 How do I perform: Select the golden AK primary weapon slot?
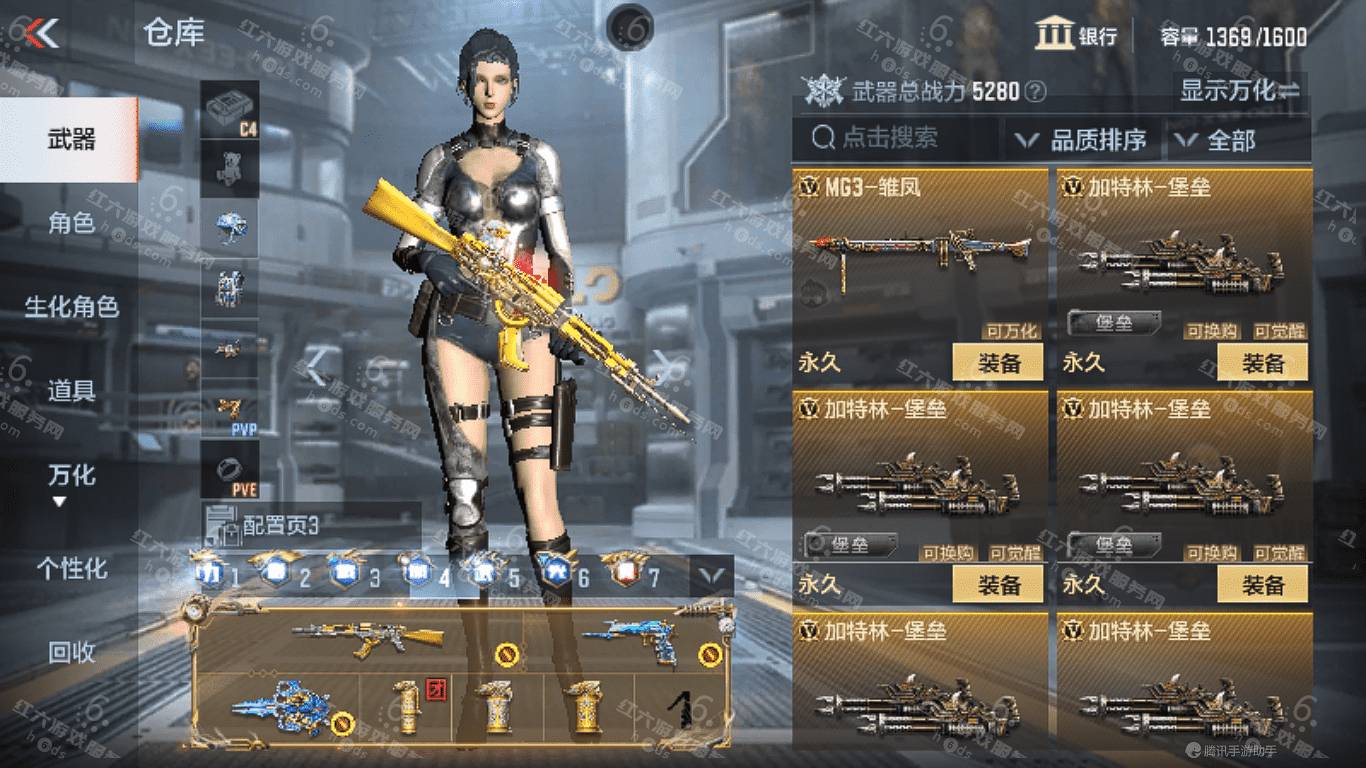point(370,637)
